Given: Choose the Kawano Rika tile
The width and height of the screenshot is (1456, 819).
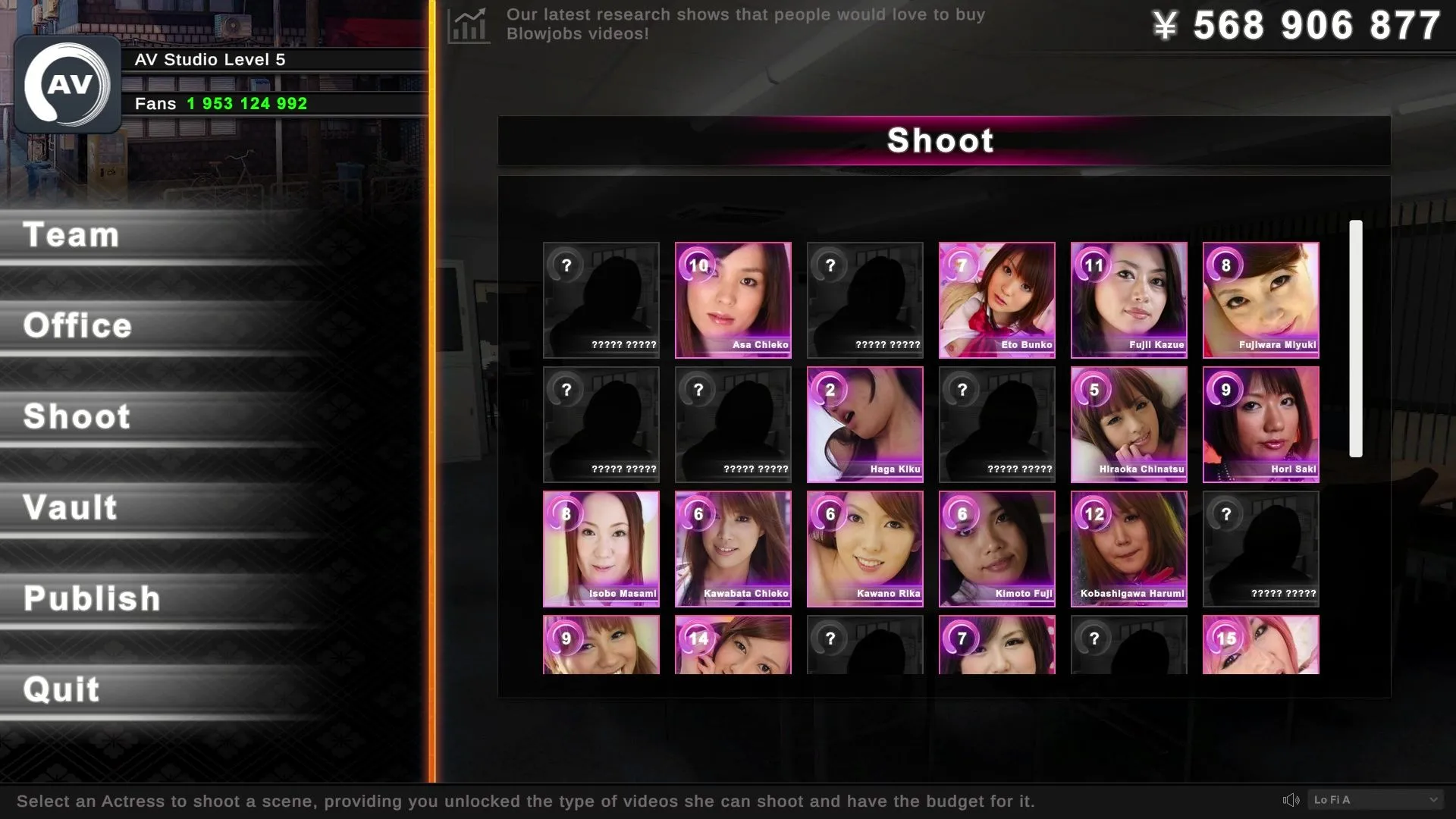Looking at the screenshot, I should (x=864, y=549).
